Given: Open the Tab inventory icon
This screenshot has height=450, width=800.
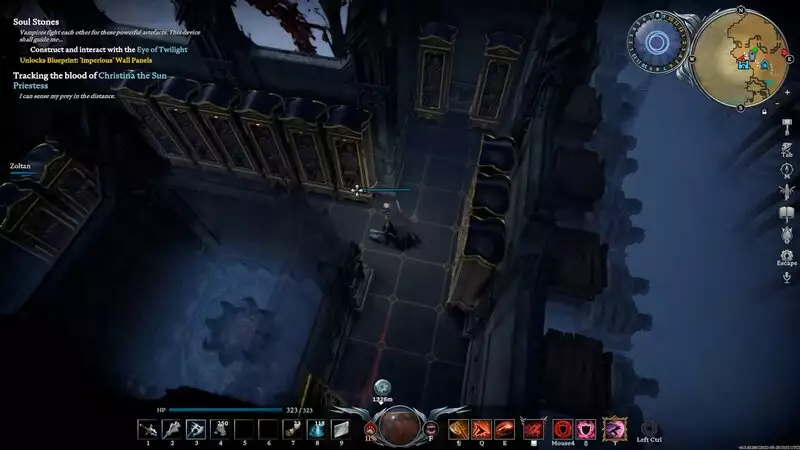Looking at the screenshot, I should pyautogui.click(x=787, y=147).
